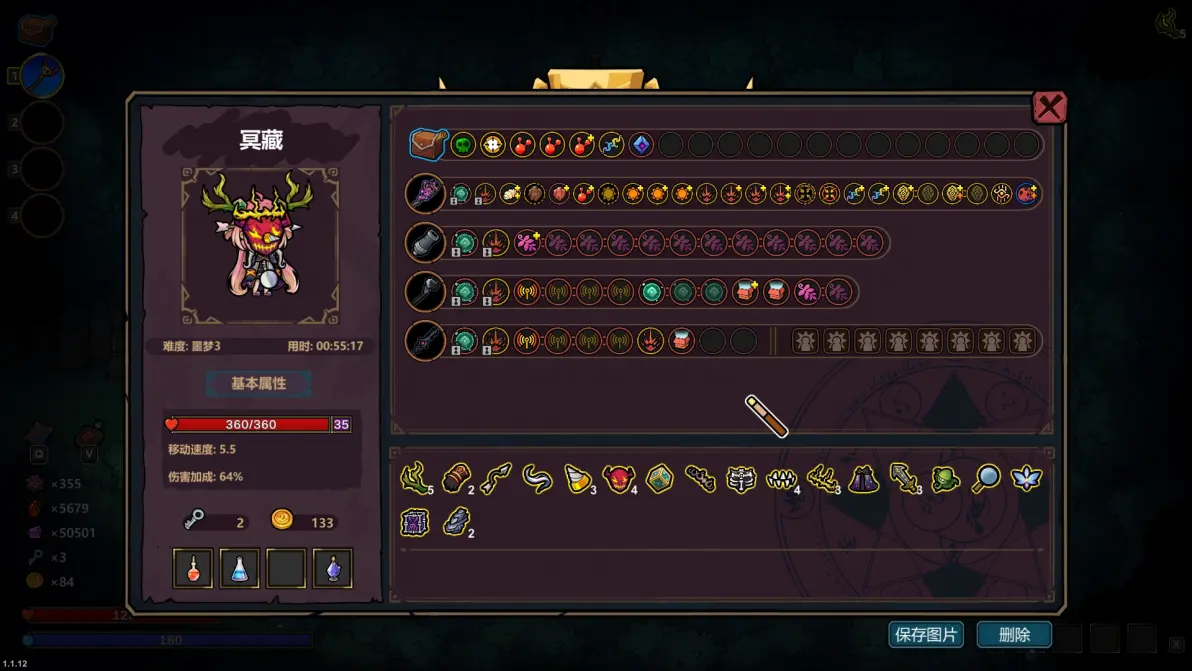Select the grey cannon weapon
Image resolution: width=1192 pixels, height=671 pixels.
click(x=425, y=242)
